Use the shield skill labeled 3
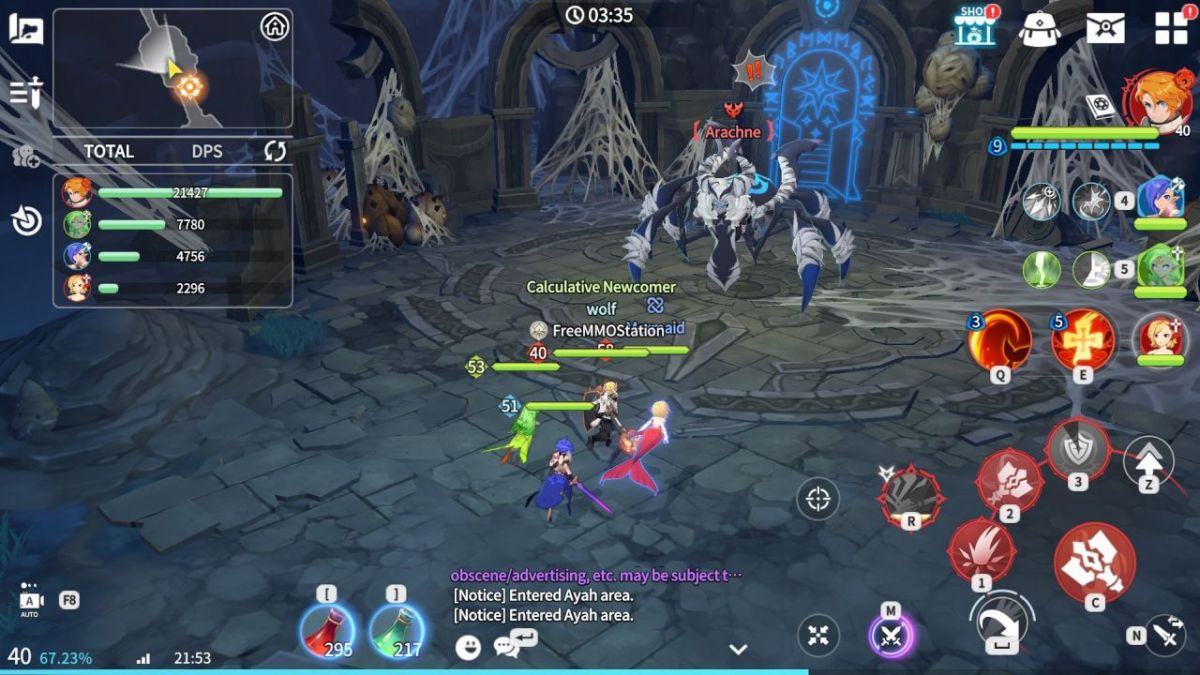The image size is (1200, 675). coord(1078,450)
